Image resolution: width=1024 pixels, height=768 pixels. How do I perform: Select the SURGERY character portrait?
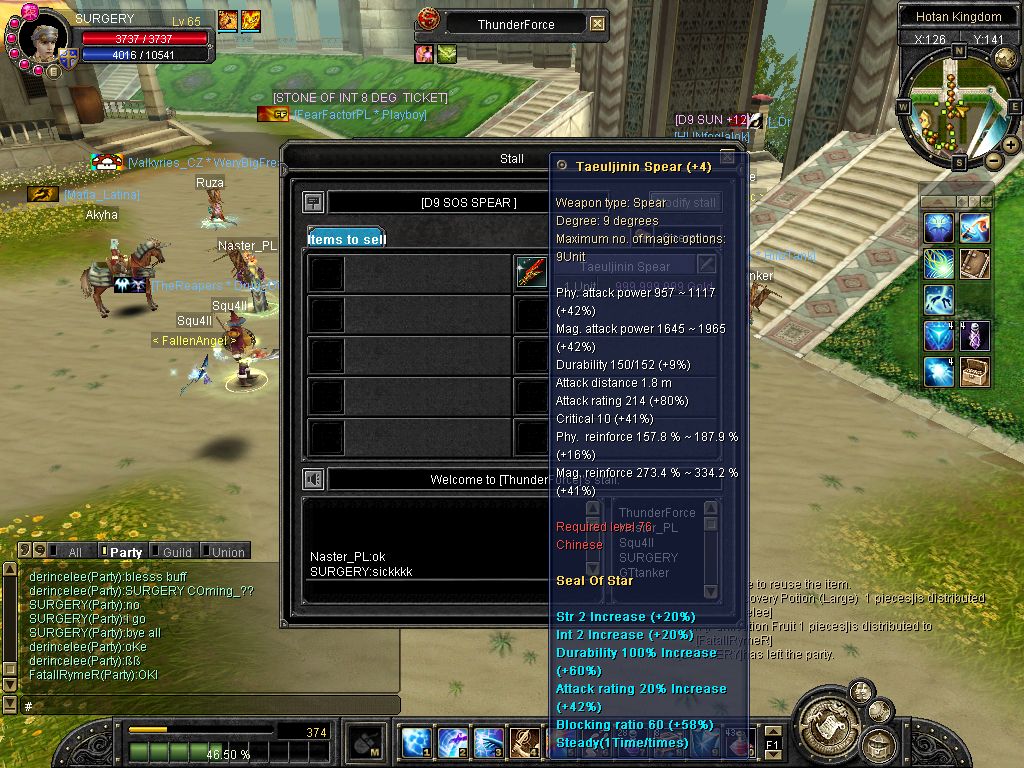click(42, 38)
